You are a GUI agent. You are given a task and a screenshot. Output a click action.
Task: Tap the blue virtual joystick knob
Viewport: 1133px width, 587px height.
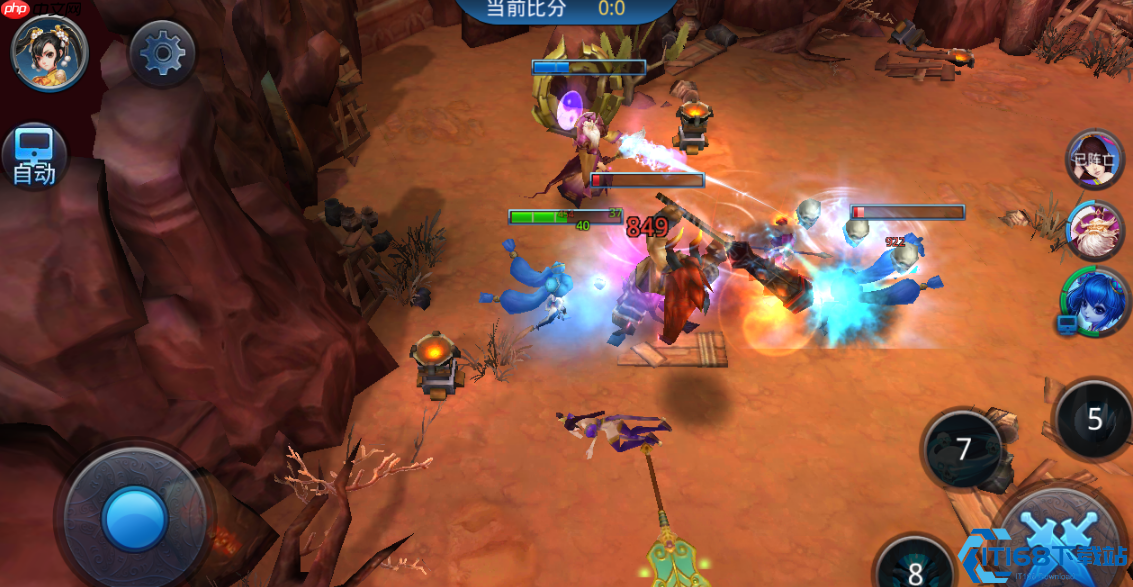134,518
